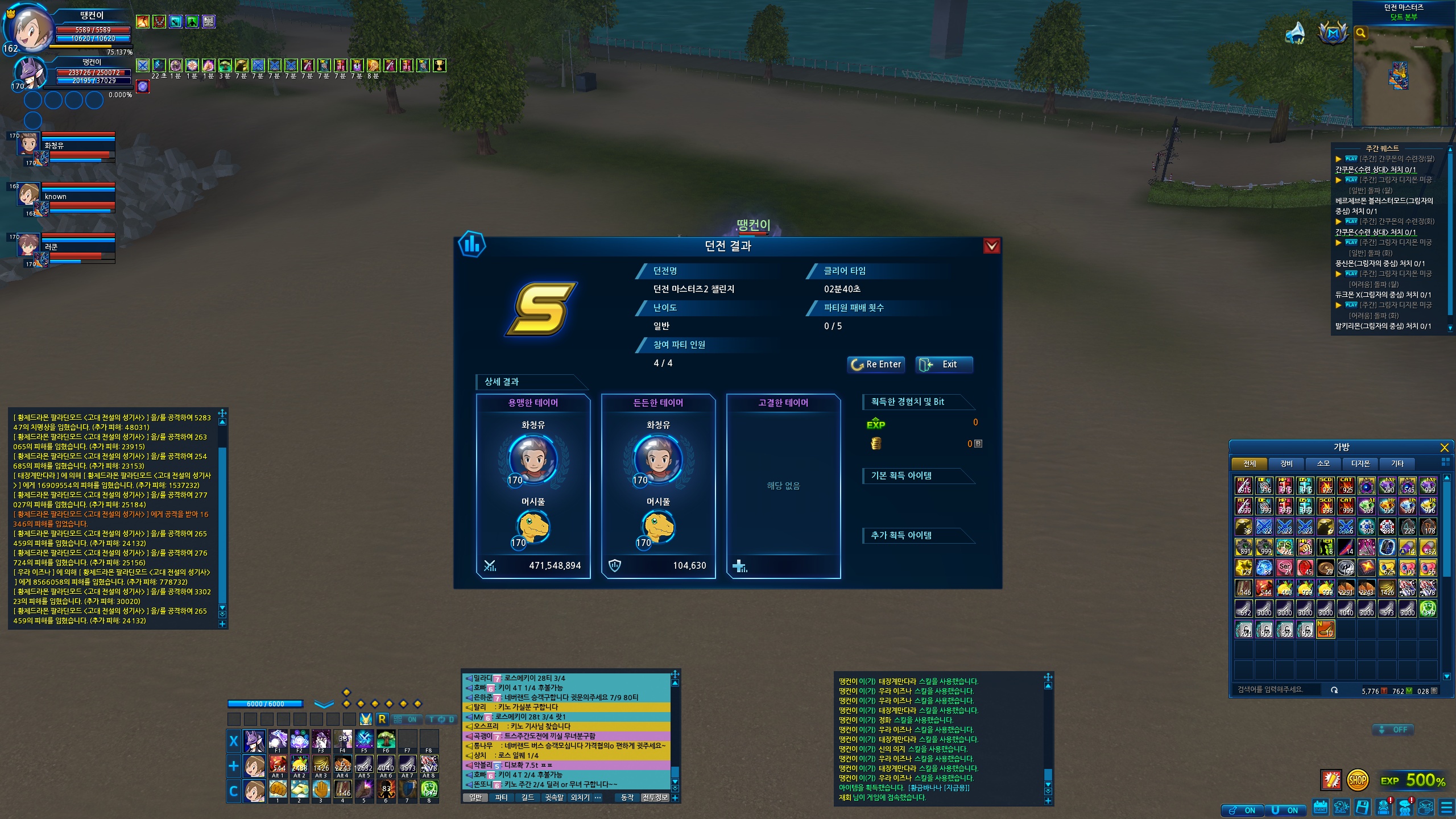
Task: Open the gold SHOP coin icon
Action: tap(1357, 780)
